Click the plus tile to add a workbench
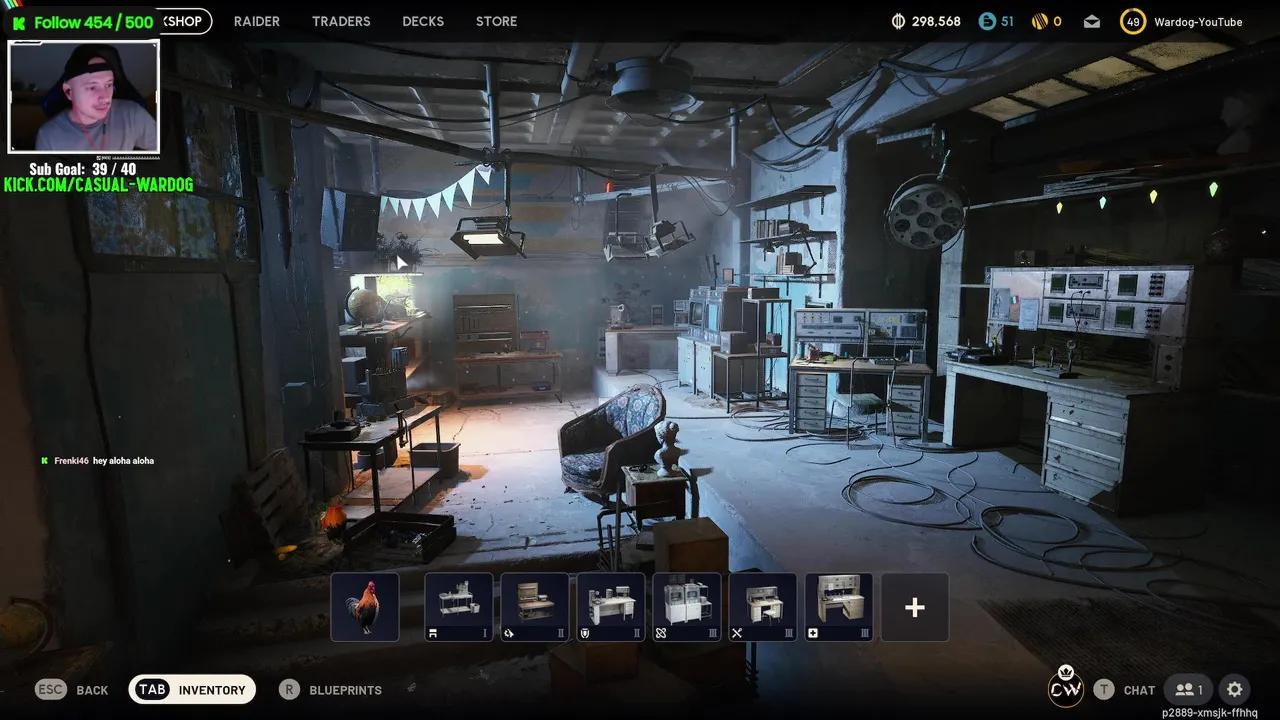The width and height of the screenshot is (1280, 720). [x=914, y=605]
